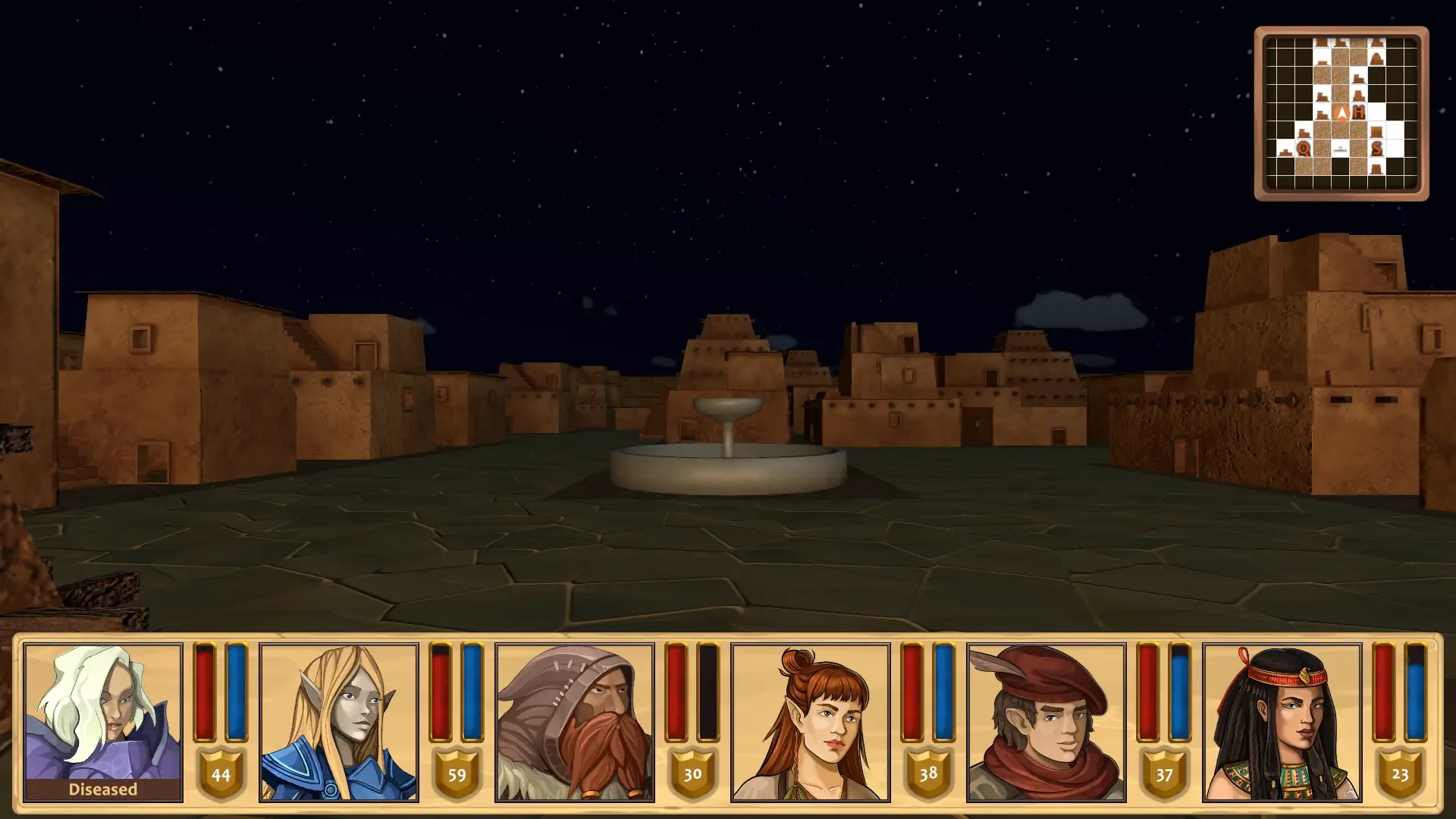Click the gold shield badge showing 44
1456x819 pixels.
tap(221, 776)
